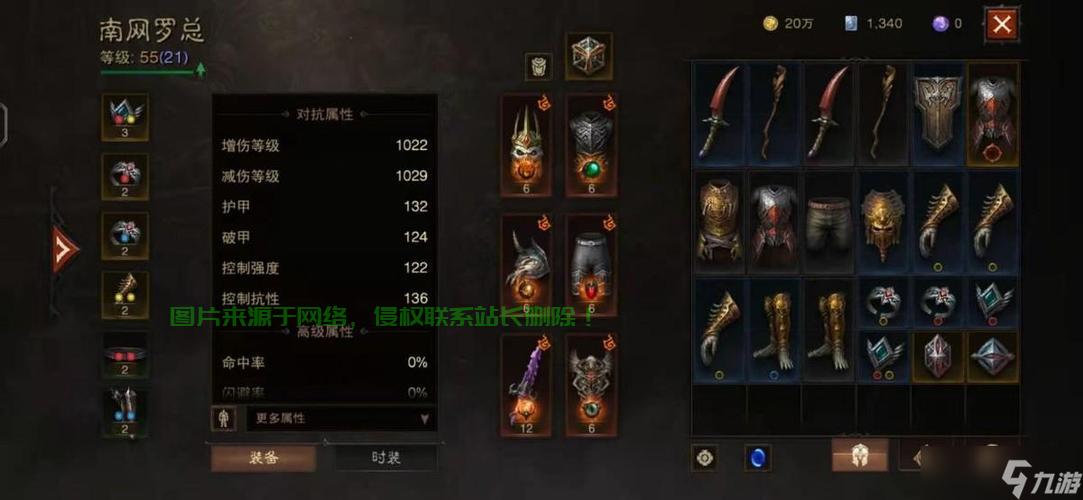Open the cube icon above the equipment
The width and height of the screenshot is (1083, 500).
point(589,57)
